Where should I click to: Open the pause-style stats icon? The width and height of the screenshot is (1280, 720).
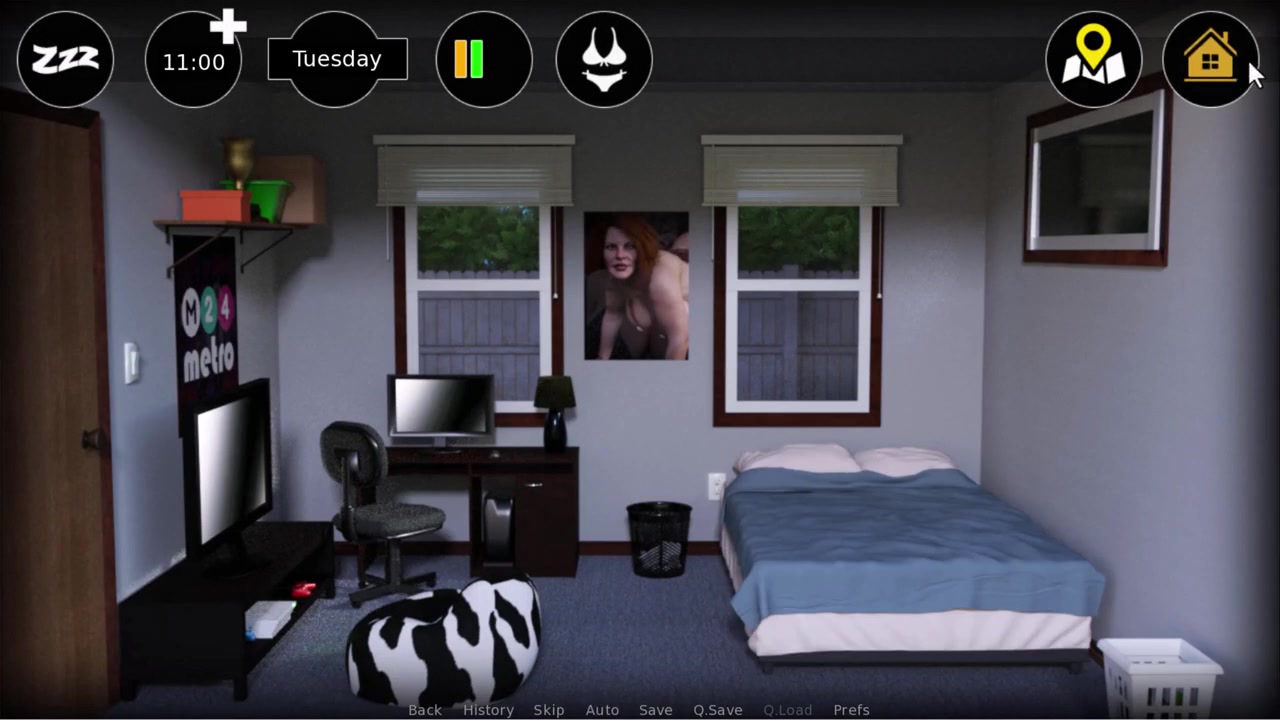click(x=484, y=60)
